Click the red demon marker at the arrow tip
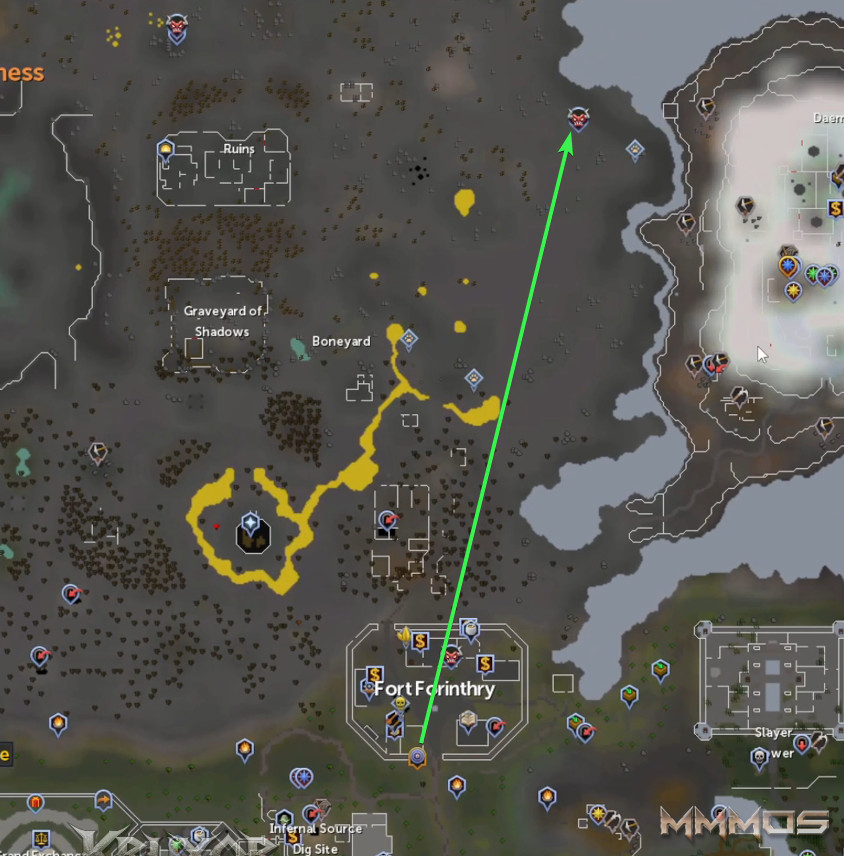844x856 pixels. (x=577, y=119)
